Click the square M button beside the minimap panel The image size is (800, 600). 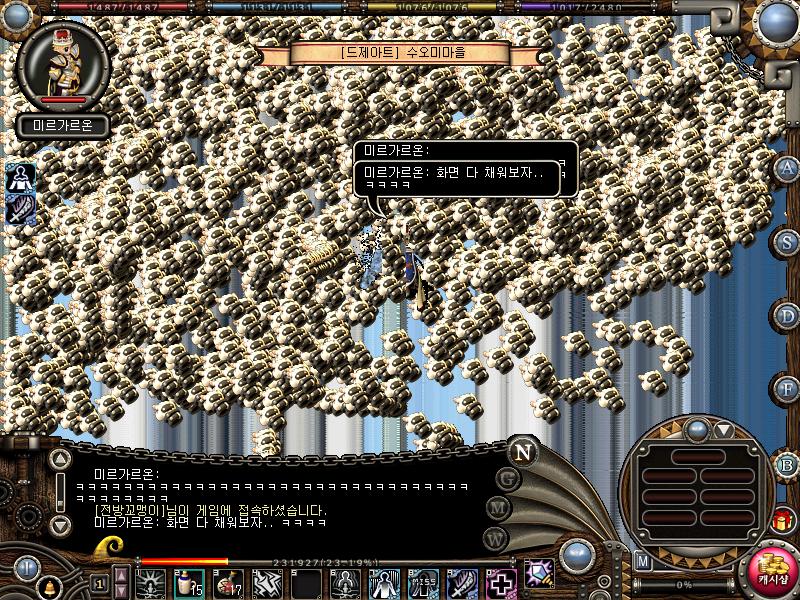pyautogui.click(x=643, y=562)
